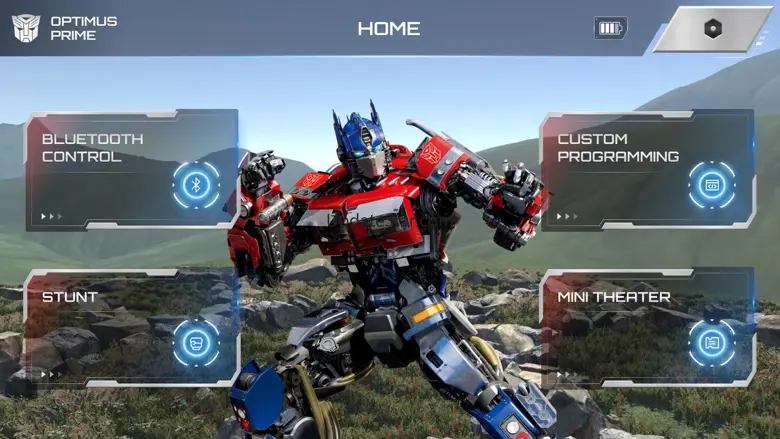Launch the Stunt menu

coord(132,327)
